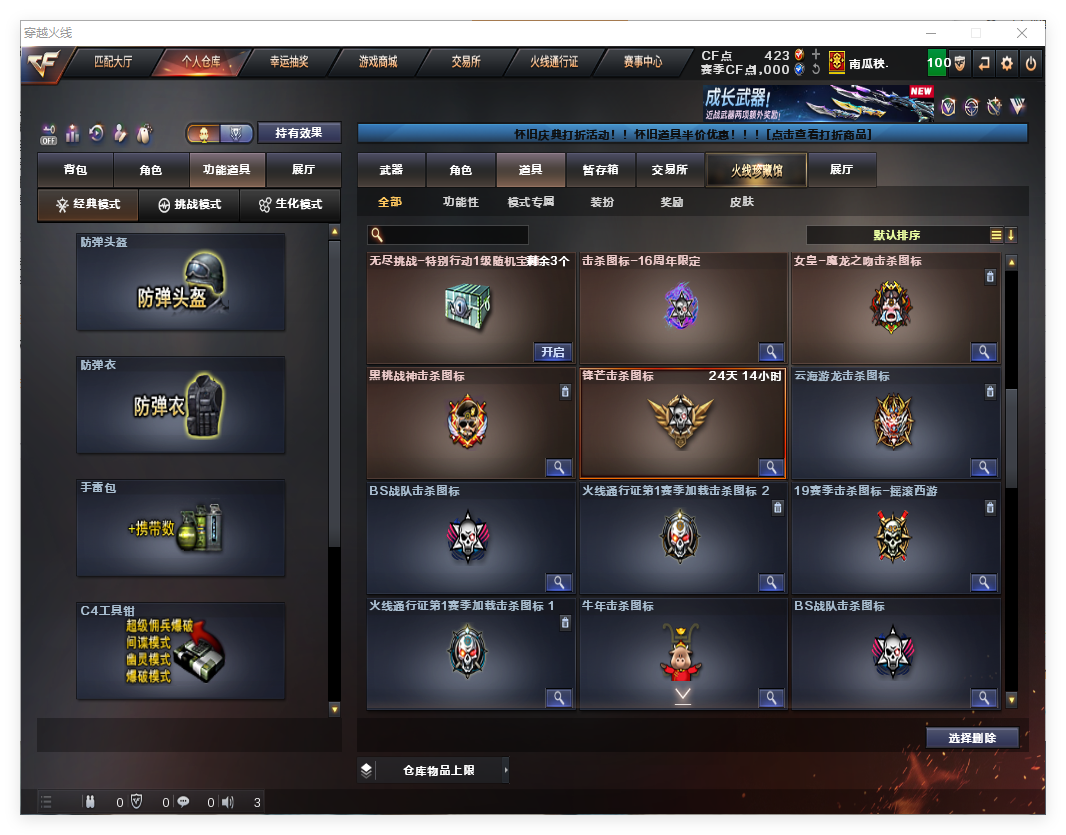Filter items by 功能性 category
This screenshot has height=835, width=1066.
pos(461,202)
